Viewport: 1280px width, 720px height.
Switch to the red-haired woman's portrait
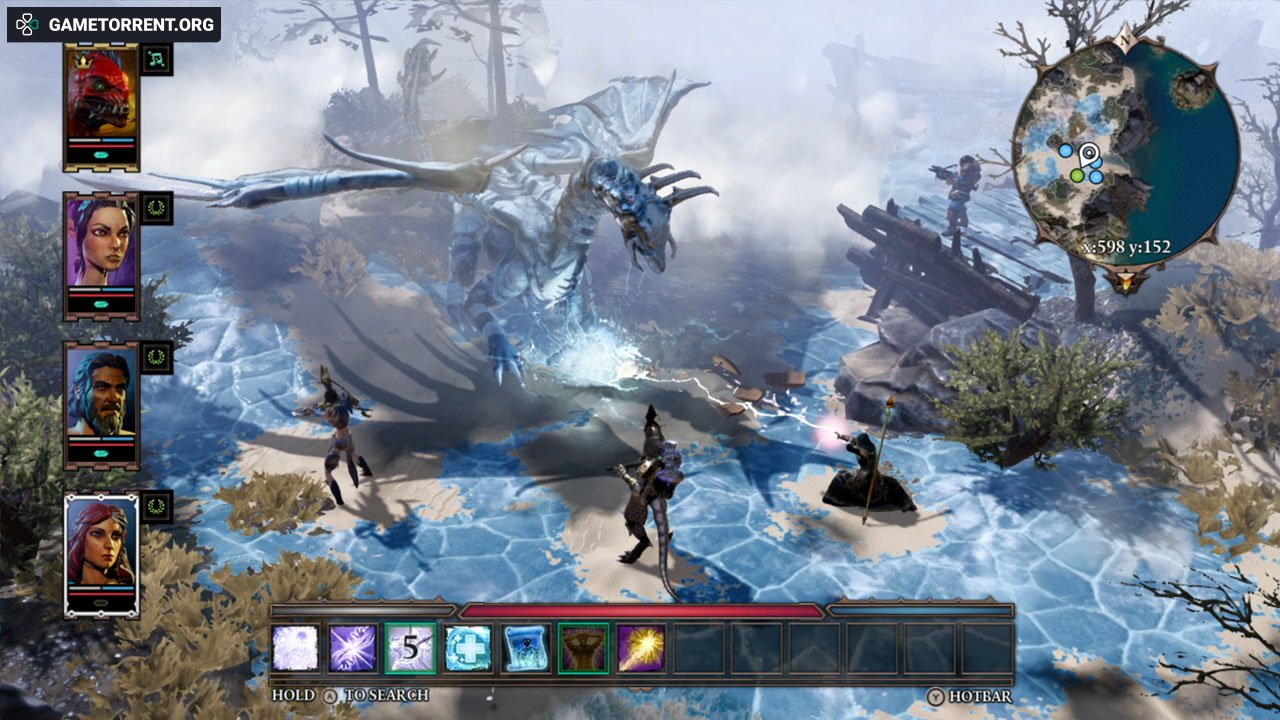[x=101, y=544]
